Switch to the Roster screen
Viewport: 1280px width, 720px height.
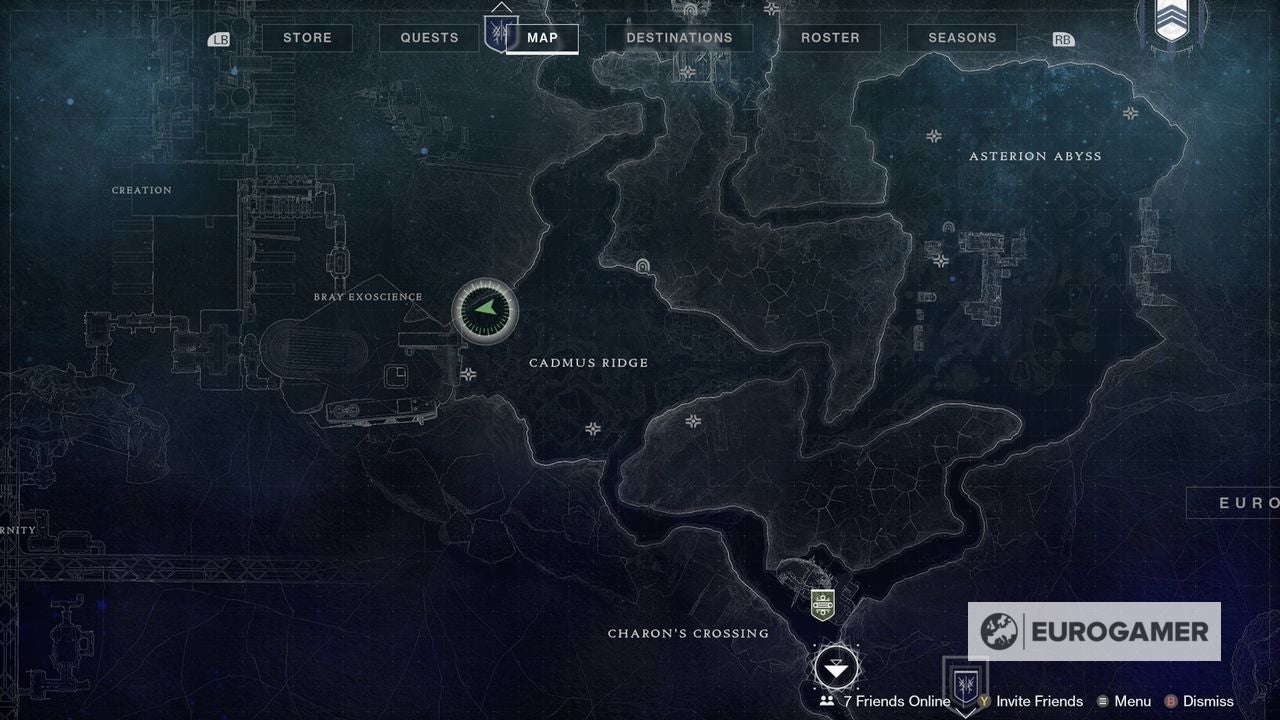coord(829,37)
